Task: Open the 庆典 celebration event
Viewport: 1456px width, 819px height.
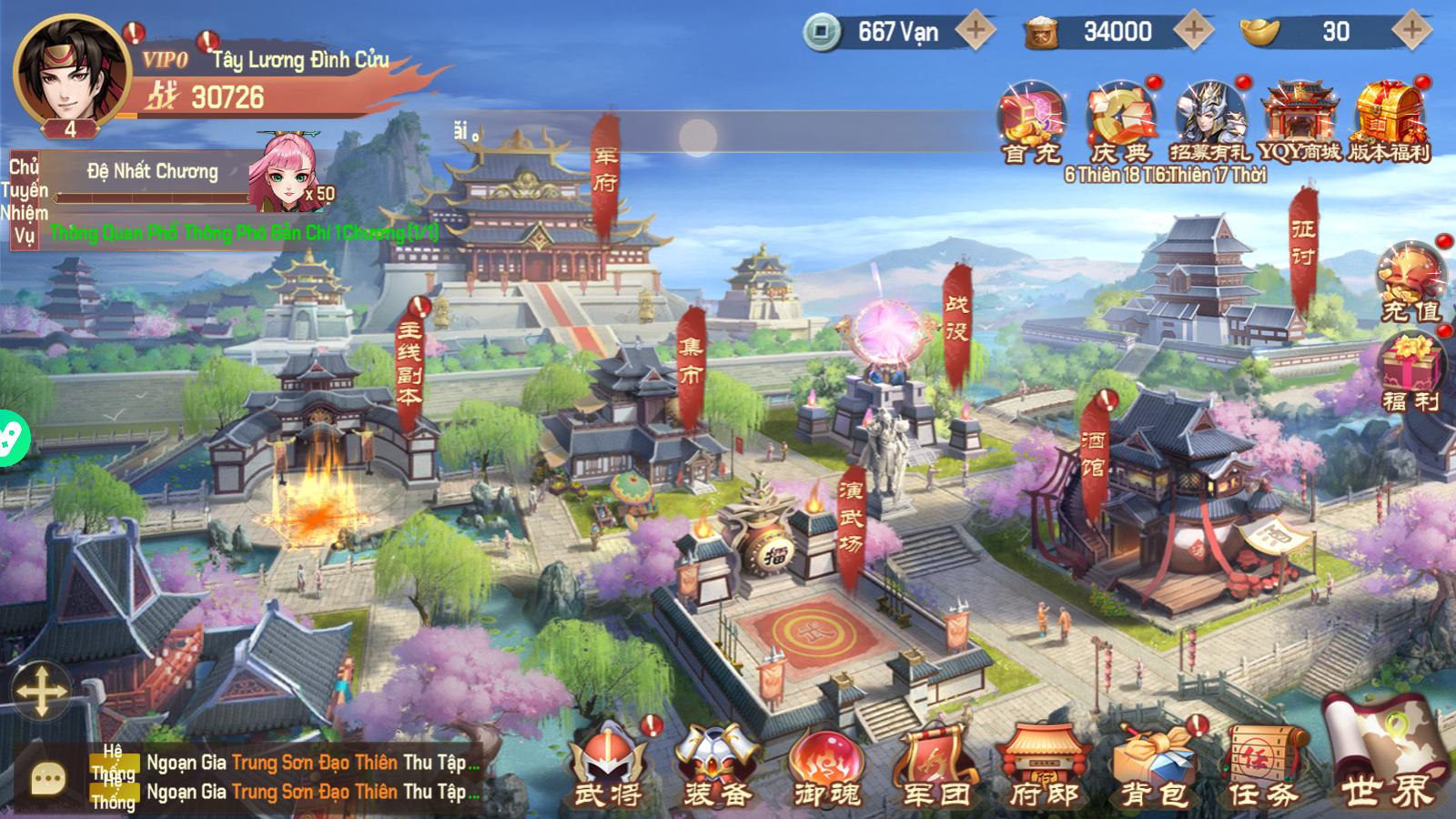Action: click(1121, 120)
